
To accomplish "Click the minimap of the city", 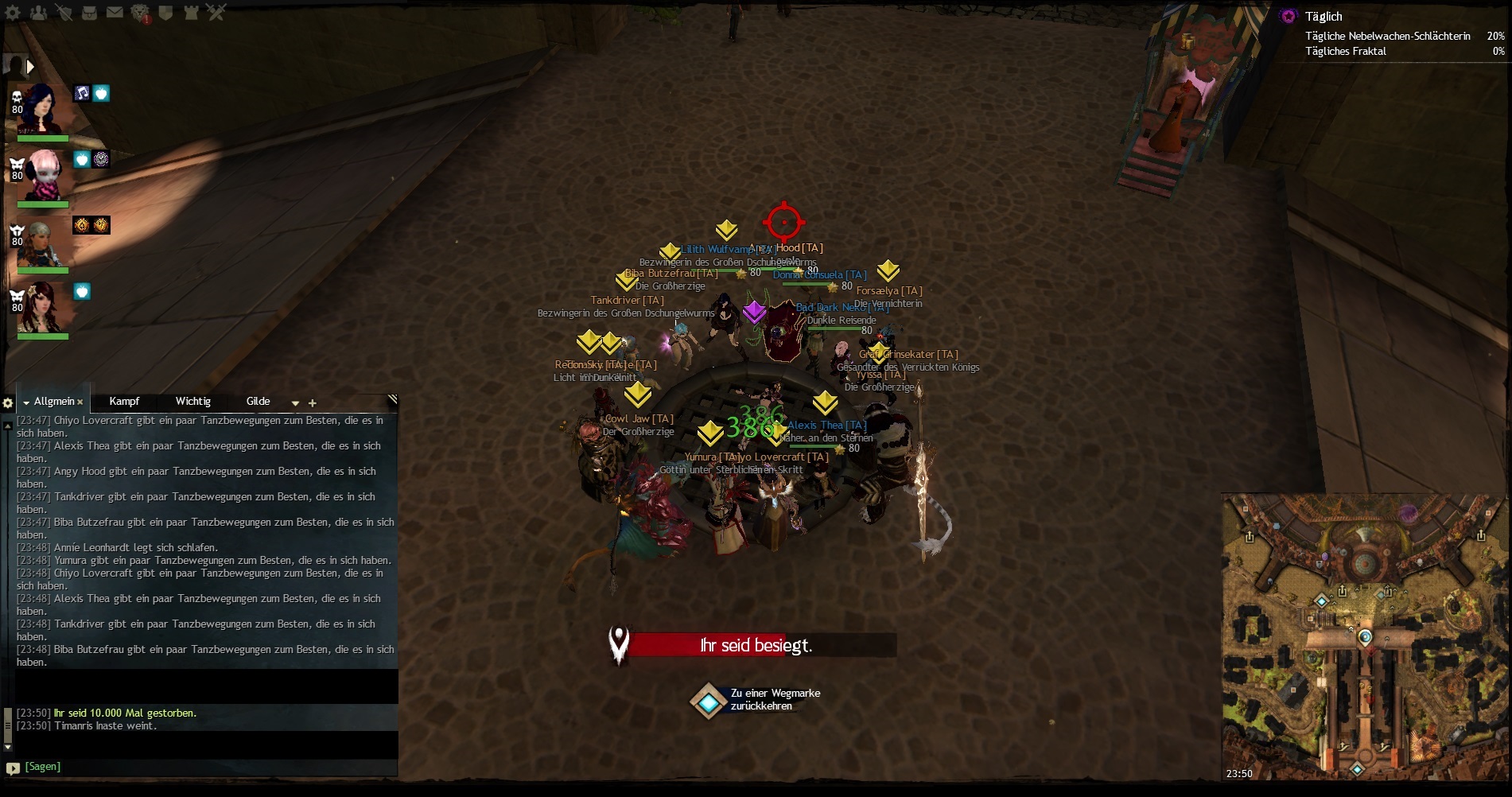I will [1364, 636].
